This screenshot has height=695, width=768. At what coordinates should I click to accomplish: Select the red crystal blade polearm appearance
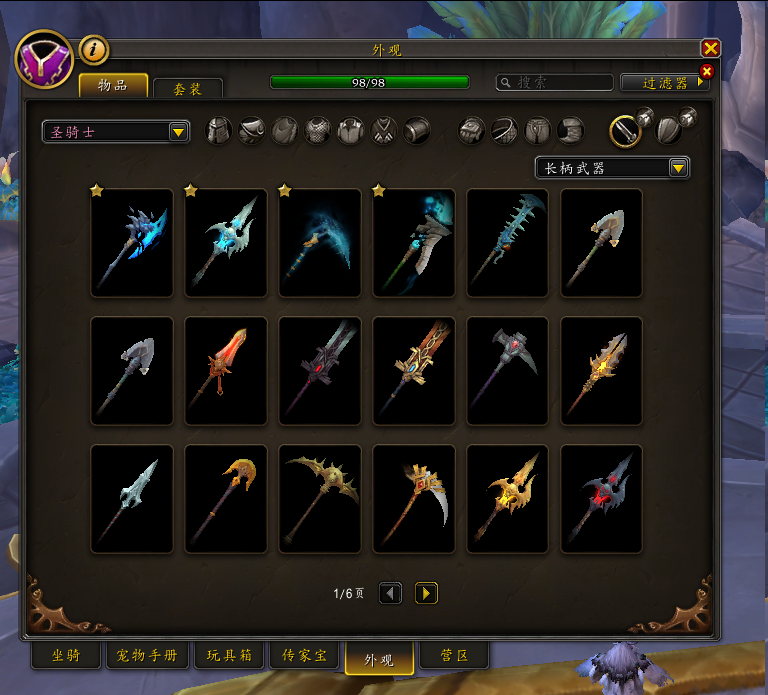point(226,370)
